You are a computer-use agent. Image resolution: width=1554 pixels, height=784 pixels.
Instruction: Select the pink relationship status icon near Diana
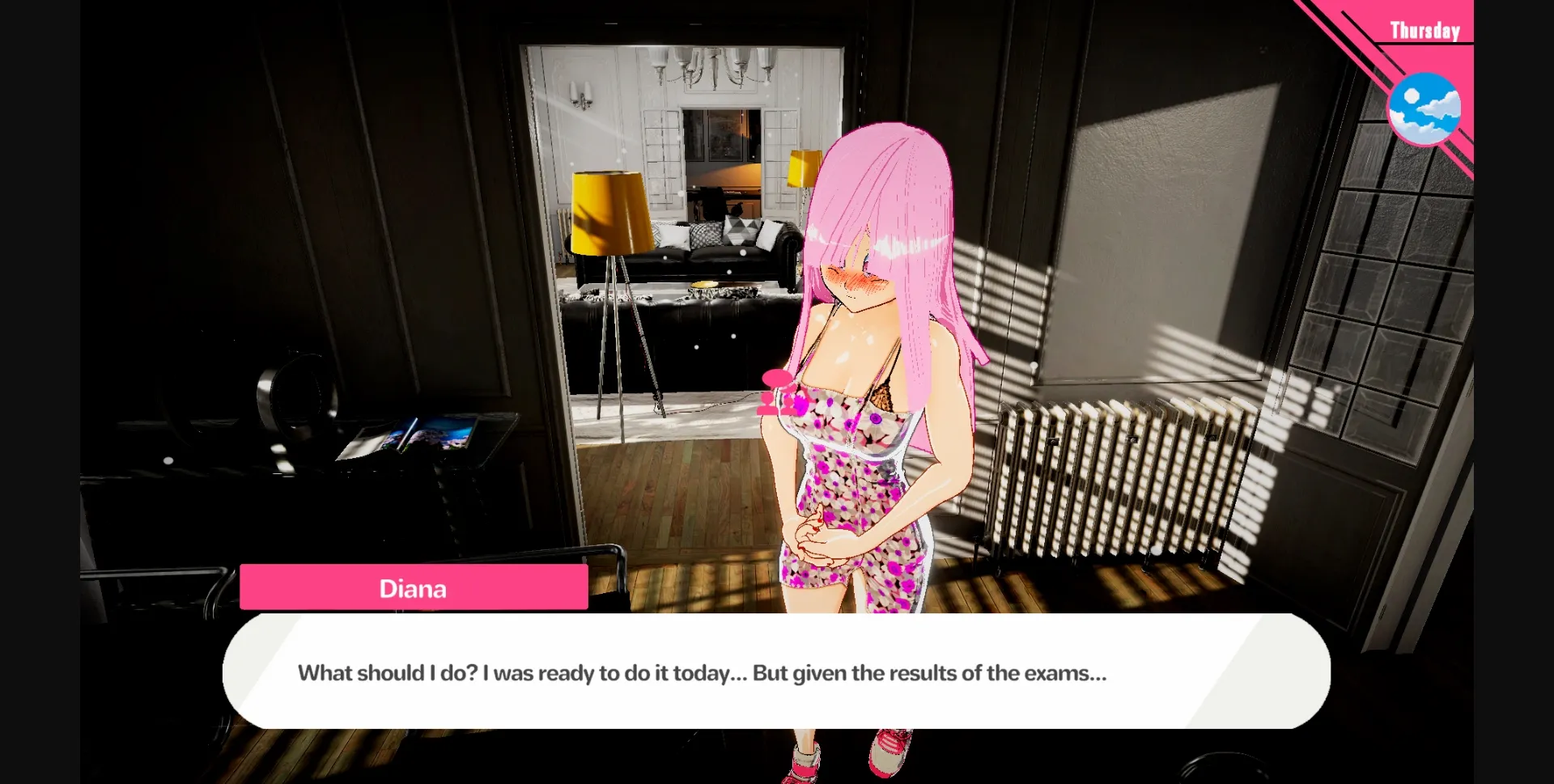tap(775, 396)
